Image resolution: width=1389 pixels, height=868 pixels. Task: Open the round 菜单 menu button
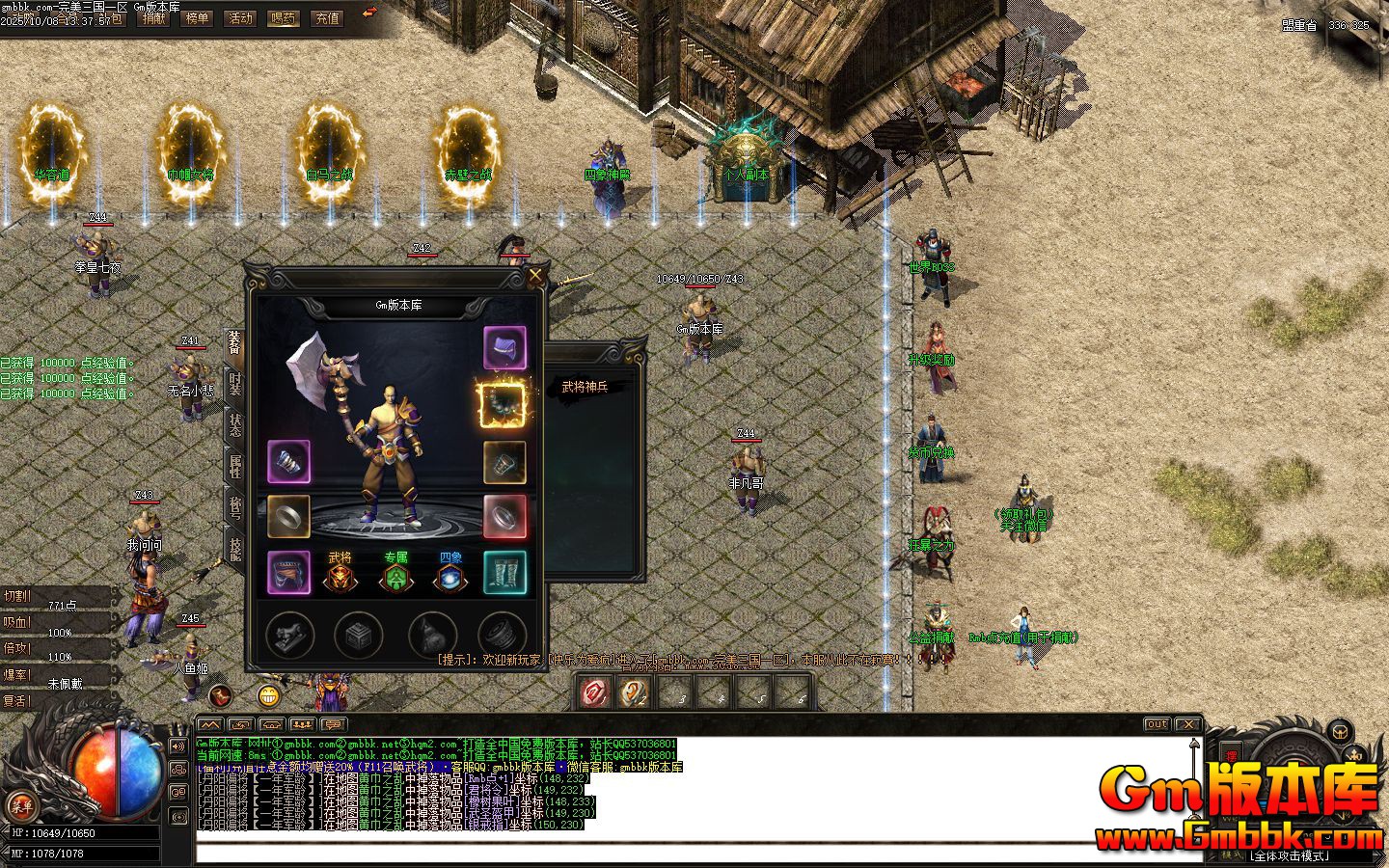(21, 806)
